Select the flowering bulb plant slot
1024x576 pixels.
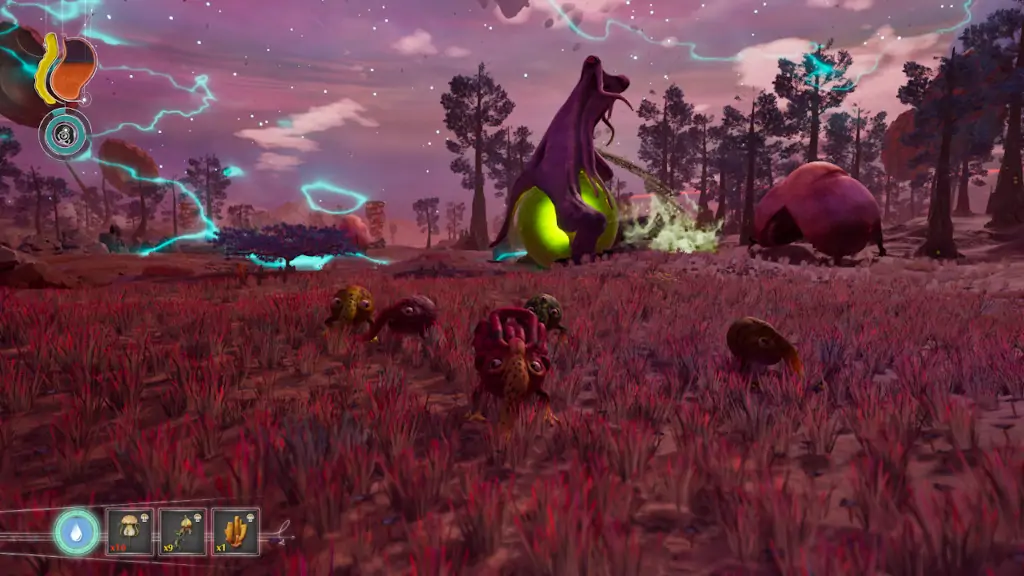(183, 531)
